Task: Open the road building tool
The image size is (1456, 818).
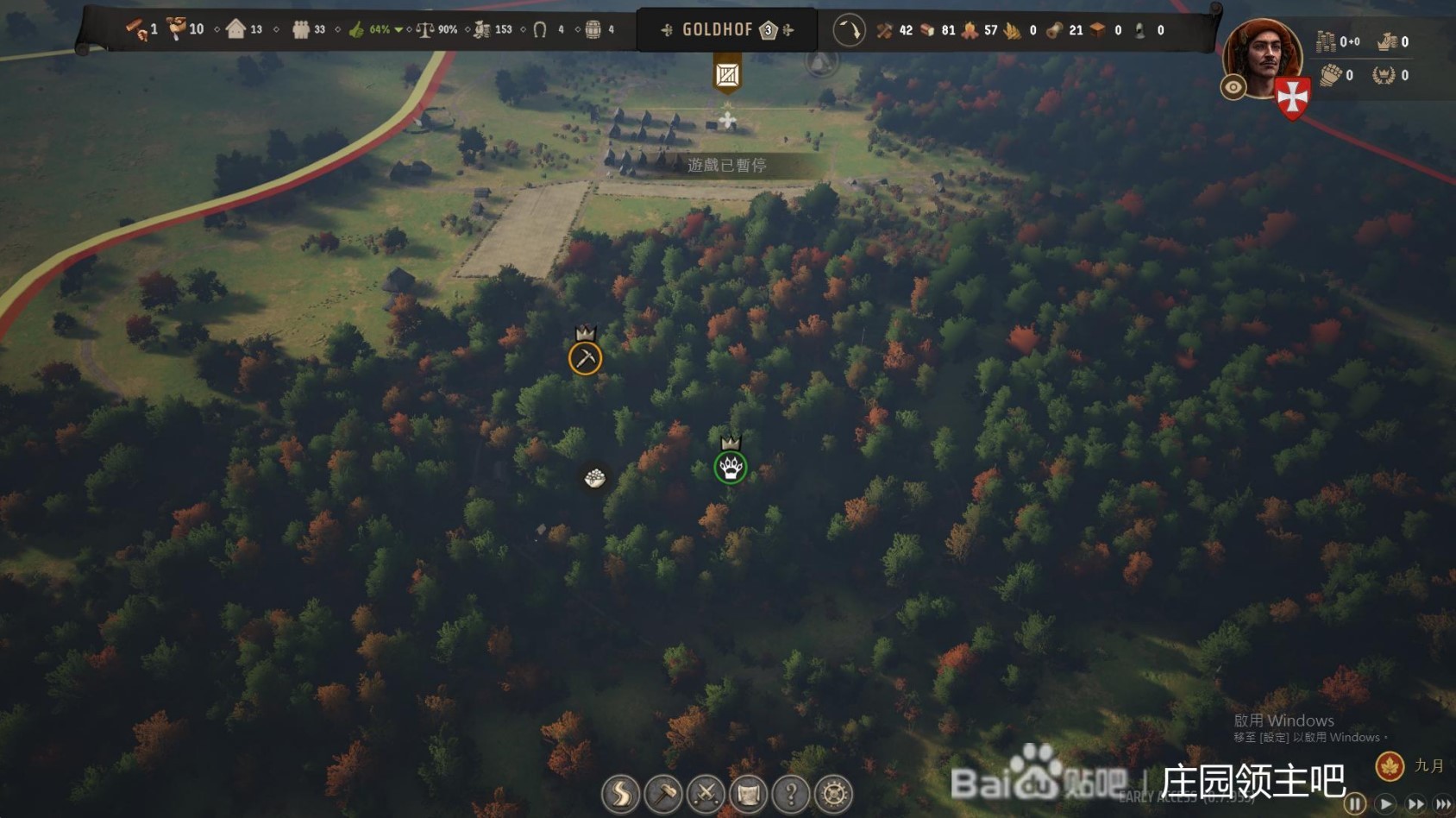Action: 620,794
